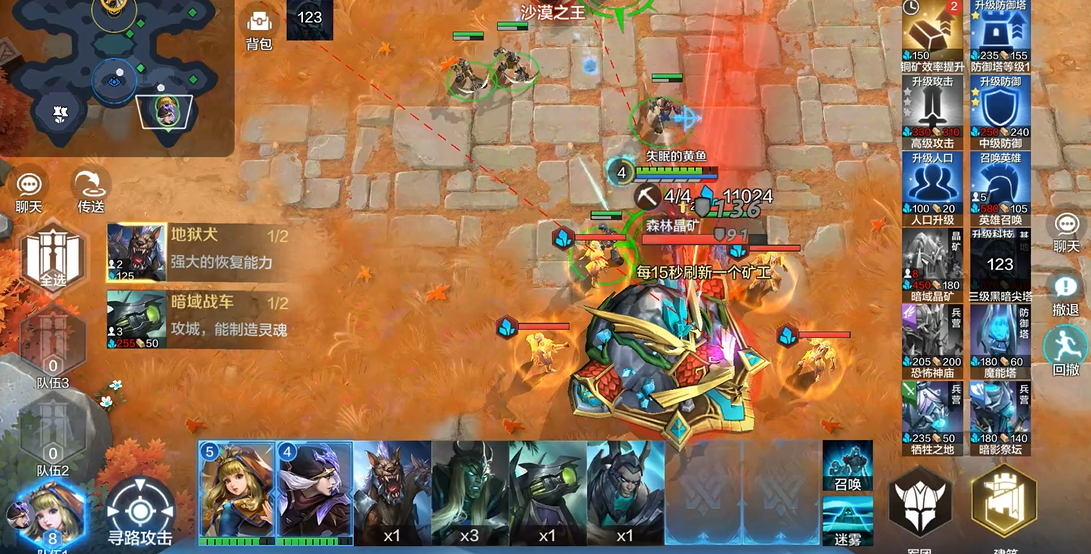Switch to the 建筑 building tab

[x=1003, y=506]
